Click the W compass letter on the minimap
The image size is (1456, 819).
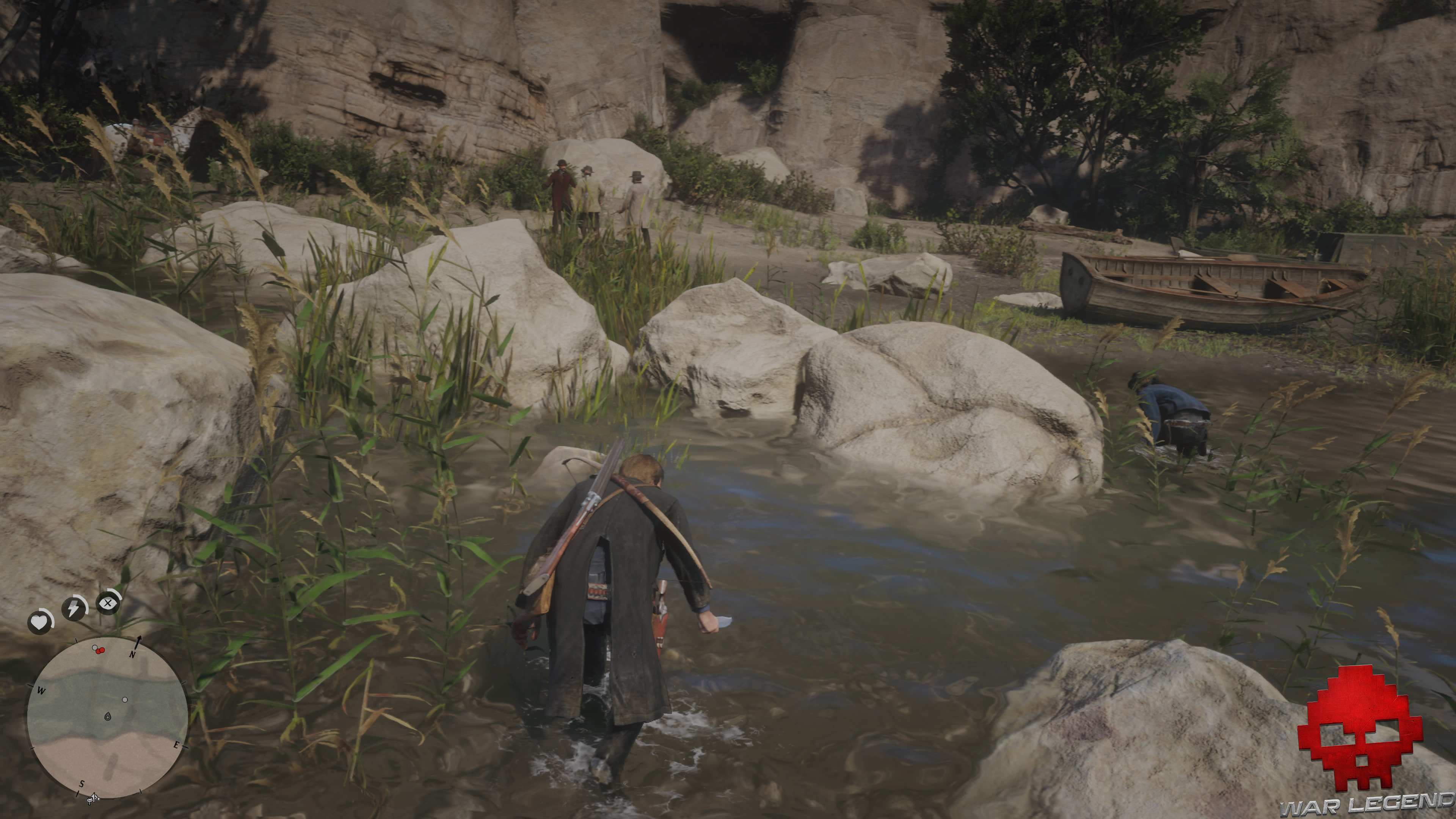[x=42, y=691]
